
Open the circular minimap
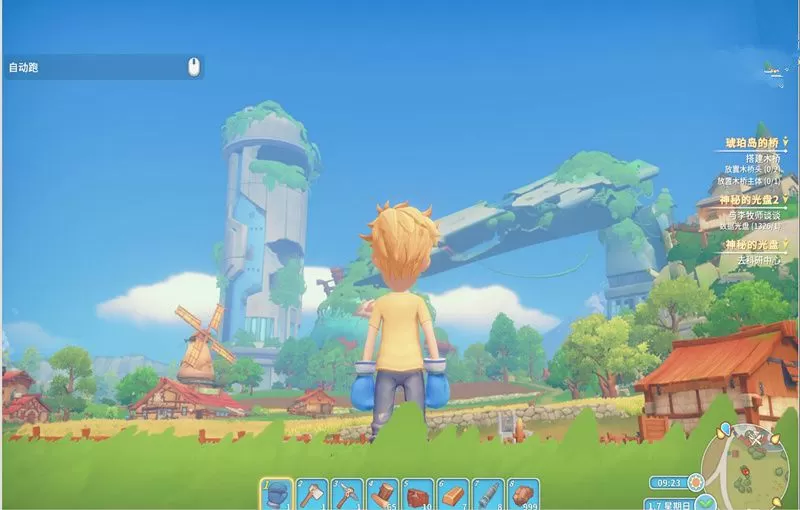click(x=750, y=463)
